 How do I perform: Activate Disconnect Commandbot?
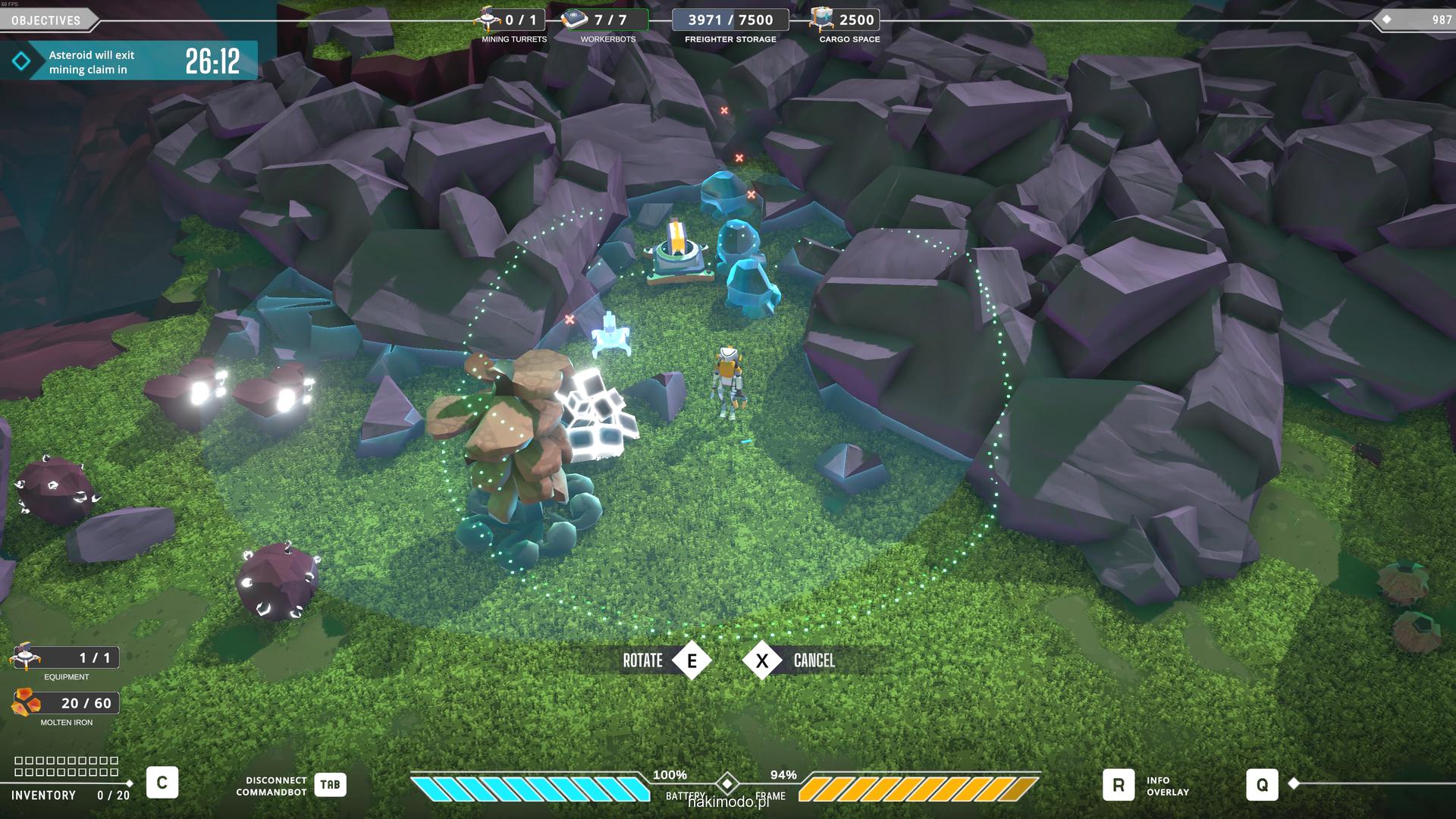tap(330, 785)
